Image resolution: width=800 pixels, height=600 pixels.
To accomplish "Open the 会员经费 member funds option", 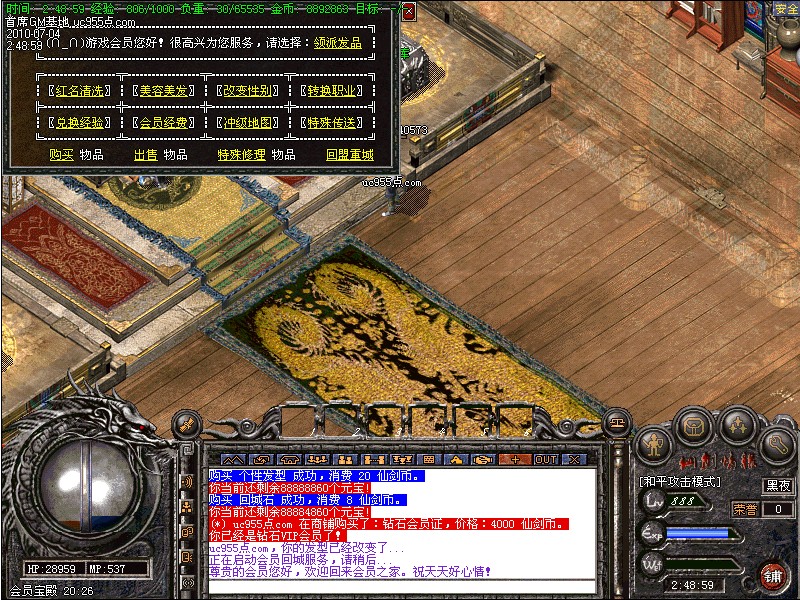I will (162, 123).
